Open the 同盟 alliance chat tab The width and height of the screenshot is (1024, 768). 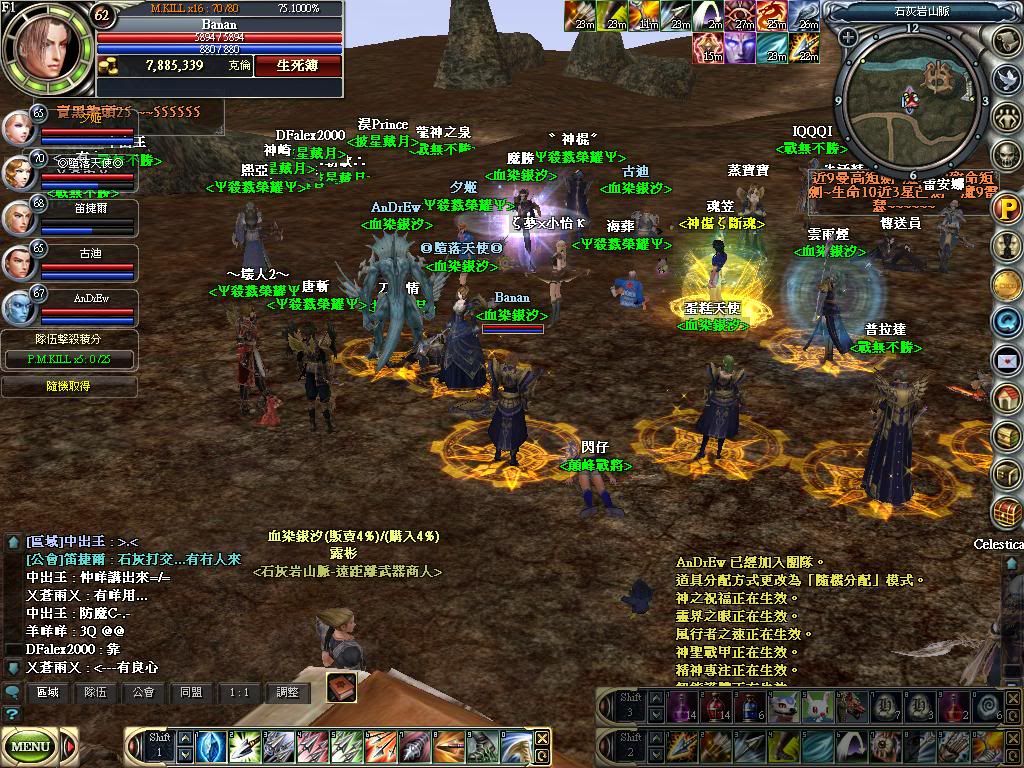pos(191,692)
